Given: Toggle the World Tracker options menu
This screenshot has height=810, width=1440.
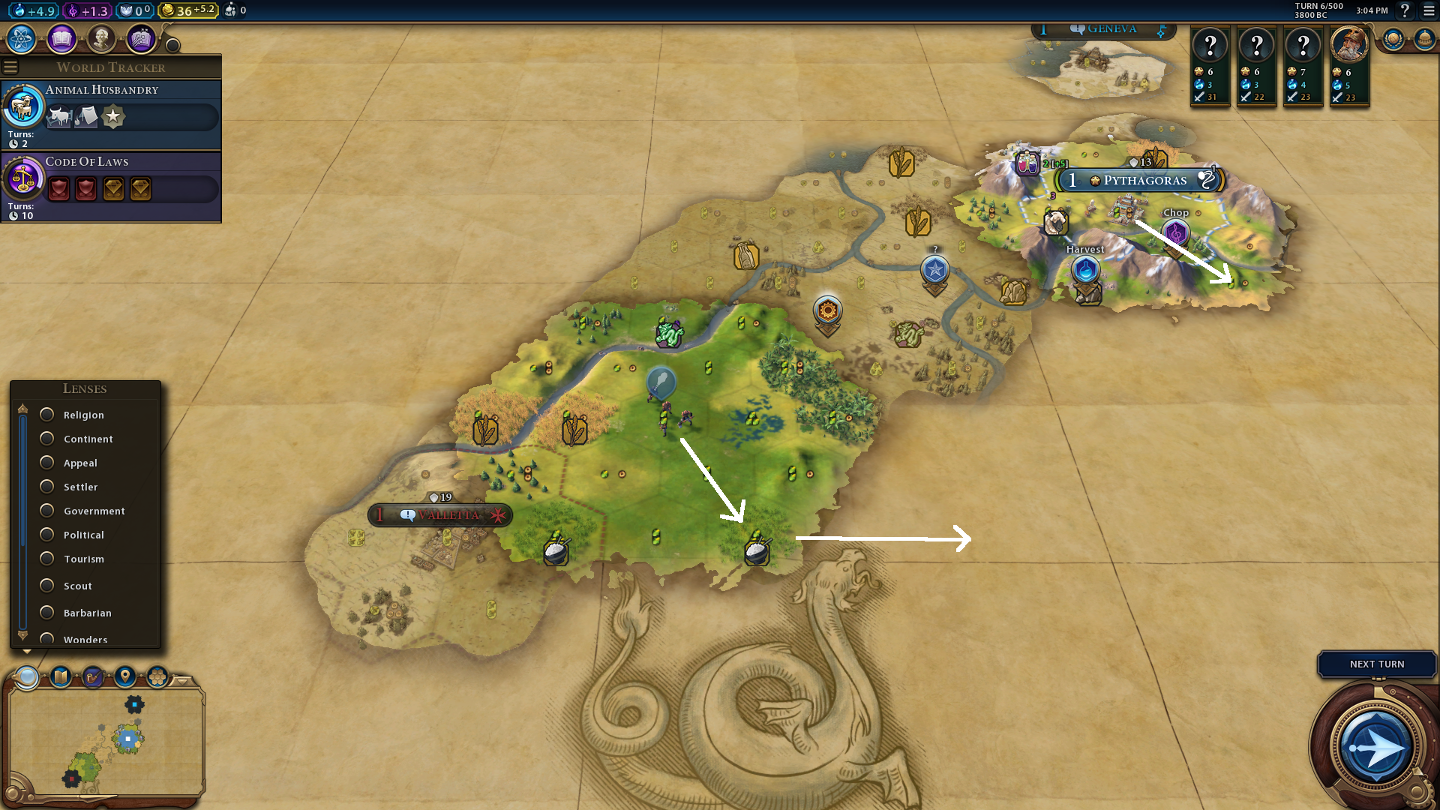Looking at the screenshot, I should tap(11, 67).
